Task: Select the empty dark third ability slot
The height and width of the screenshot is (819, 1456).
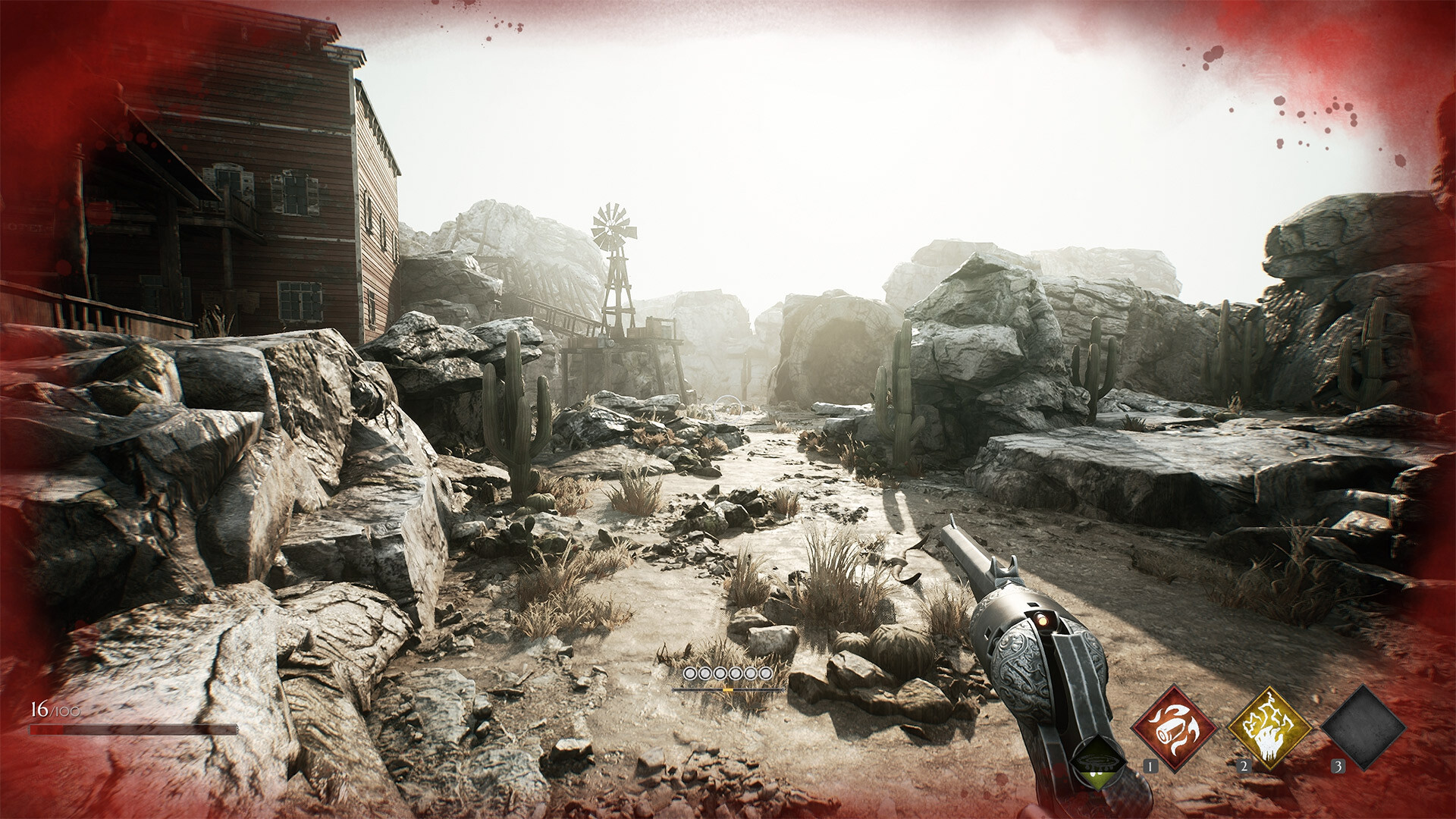Action: click(1363, 727)
